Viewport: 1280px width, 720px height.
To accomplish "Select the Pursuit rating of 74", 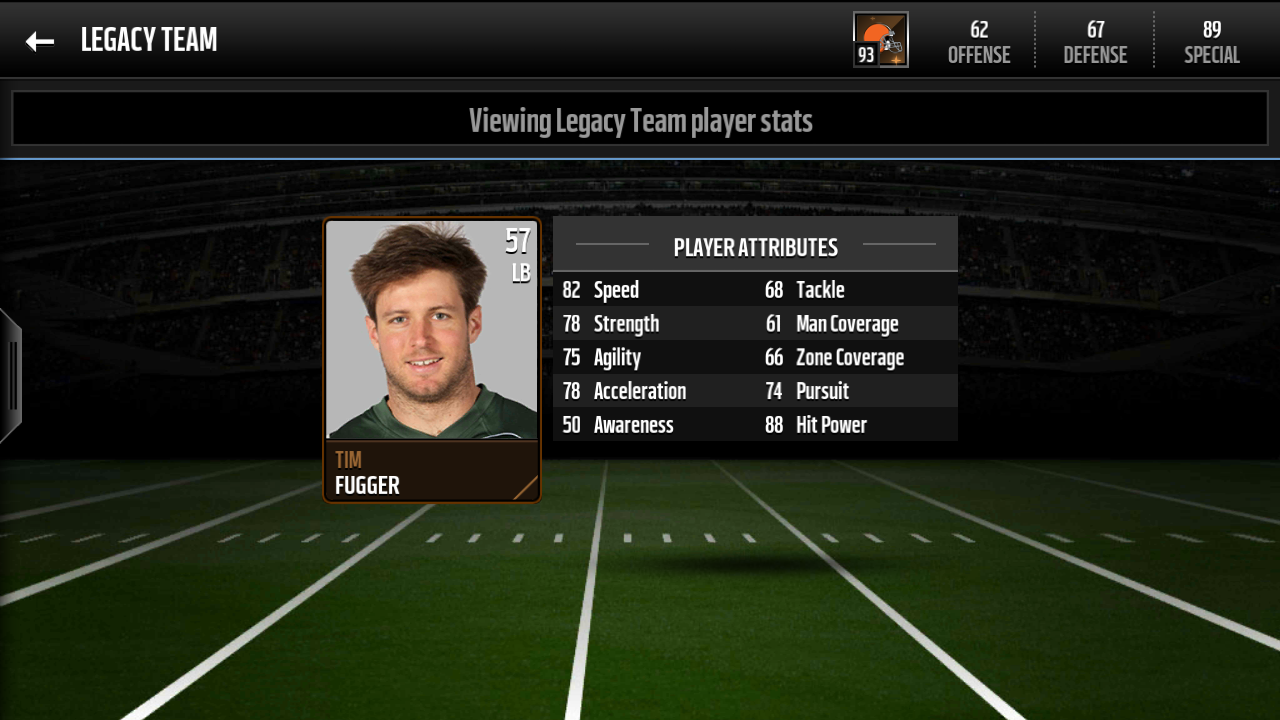I will point(772,390).
